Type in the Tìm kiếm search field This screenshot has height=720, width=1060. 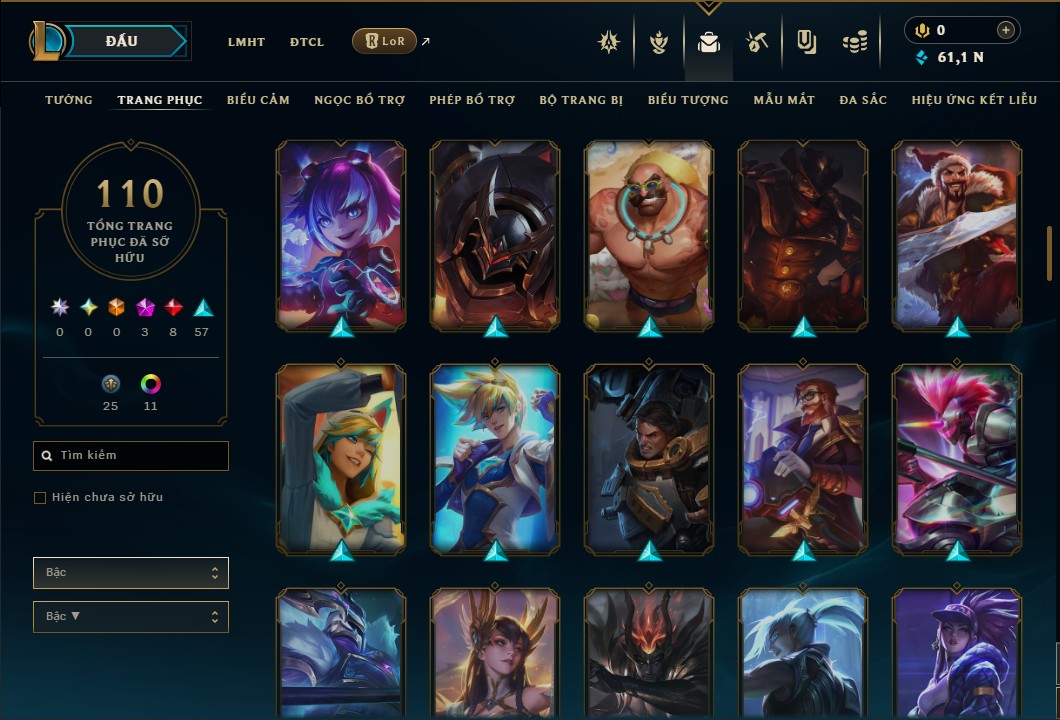click(140, 456)
